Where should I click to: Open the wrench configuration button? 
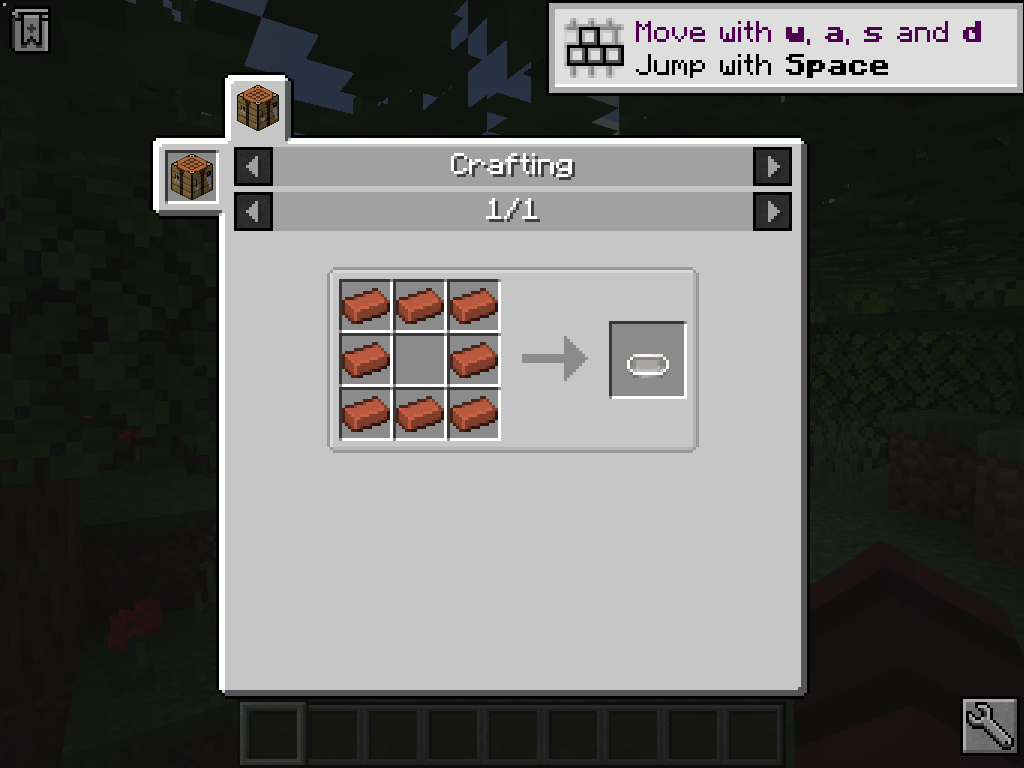click(x=990, y=725)
